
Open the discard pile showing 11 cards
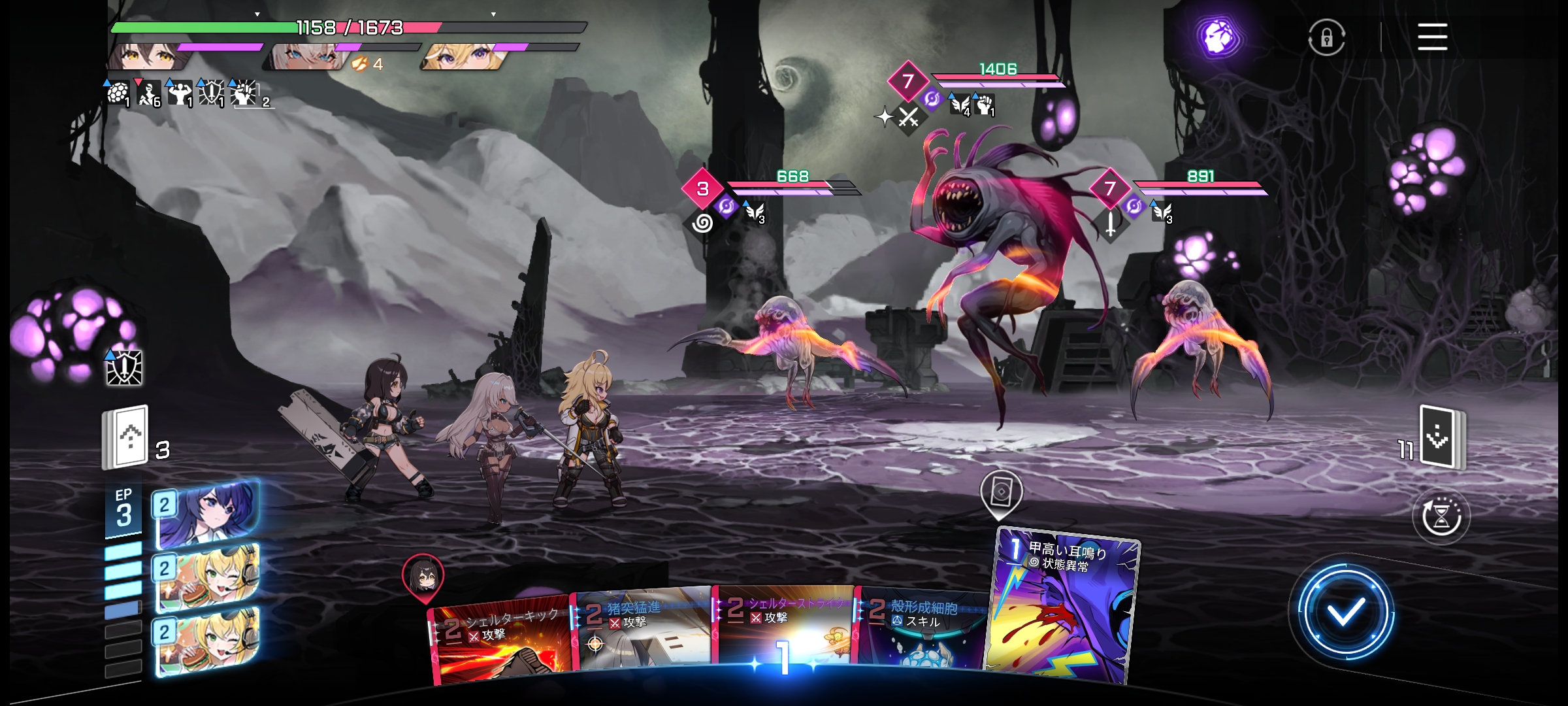click(x=1441, y=438)
